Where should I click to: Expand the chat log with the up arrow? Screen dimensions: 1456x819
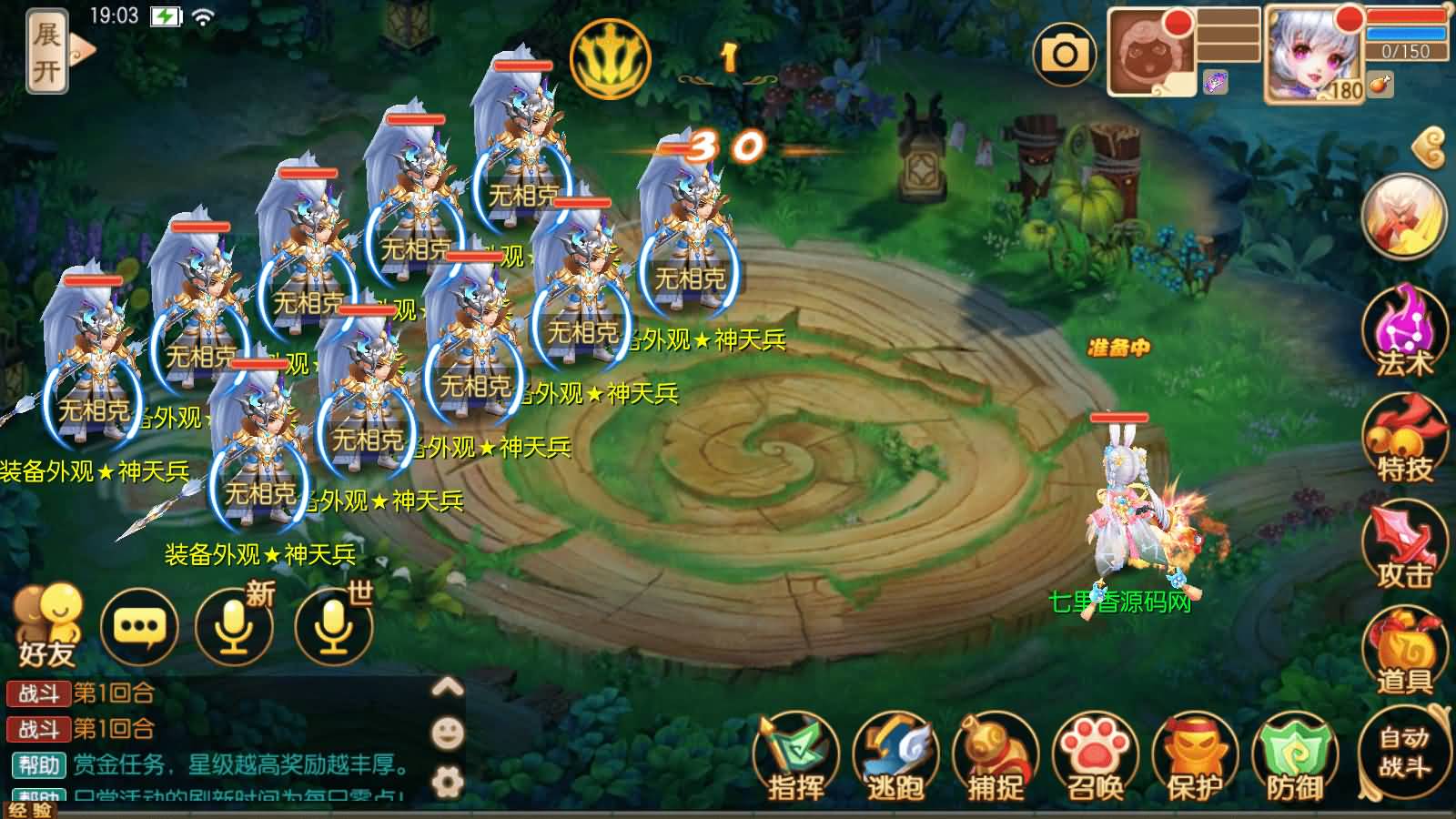click(x=447, y=687)
